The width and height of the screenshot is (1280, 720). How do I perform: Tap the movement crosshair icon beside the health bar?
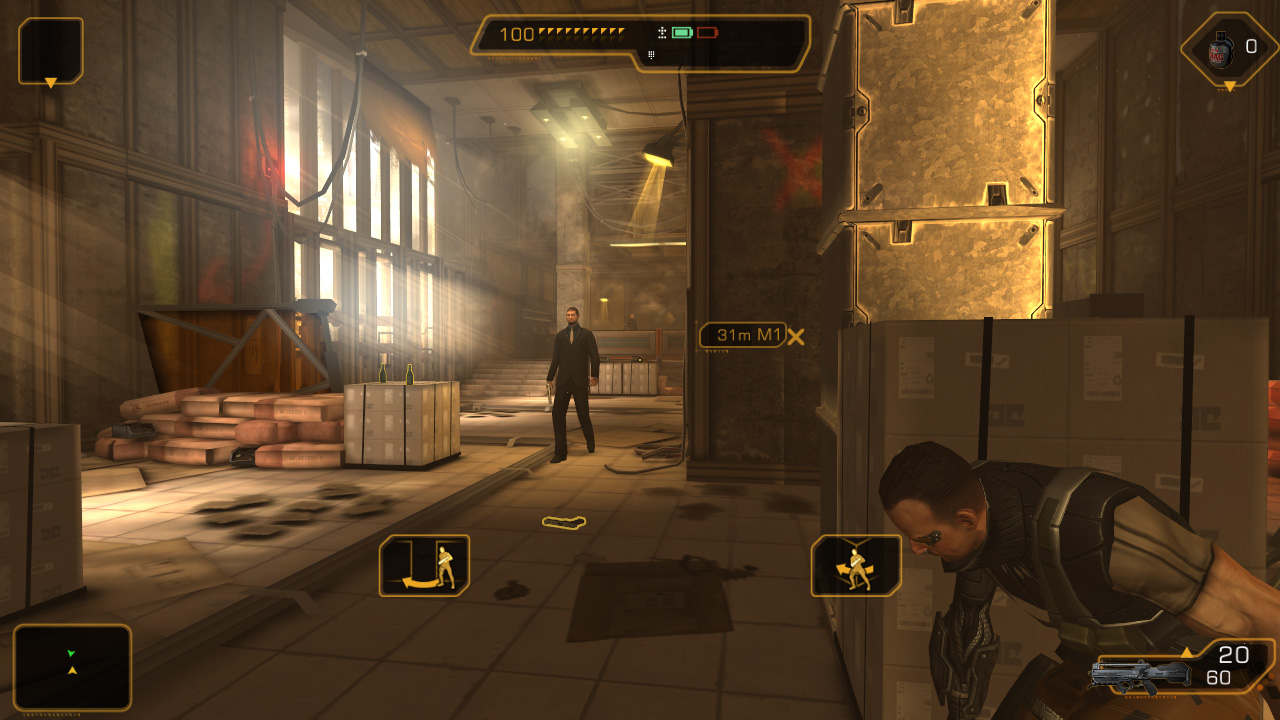[660, 31]
